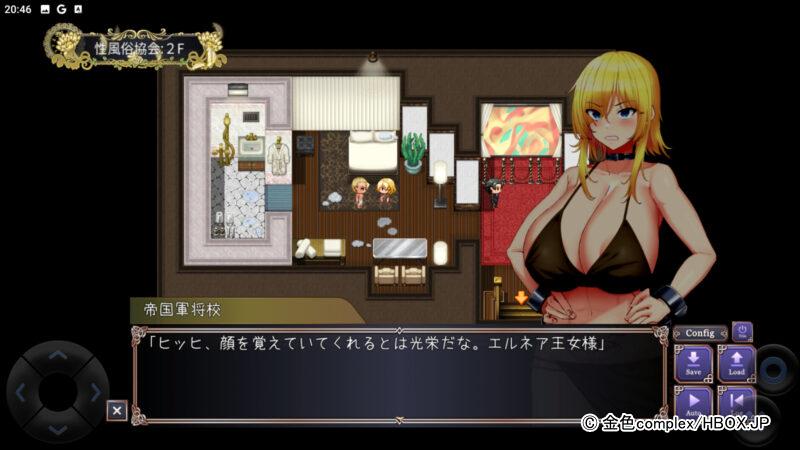Tap the right arrow on the virtual d-pad
Viewport: 800px width, 450px height.
(x=95, y=392)
